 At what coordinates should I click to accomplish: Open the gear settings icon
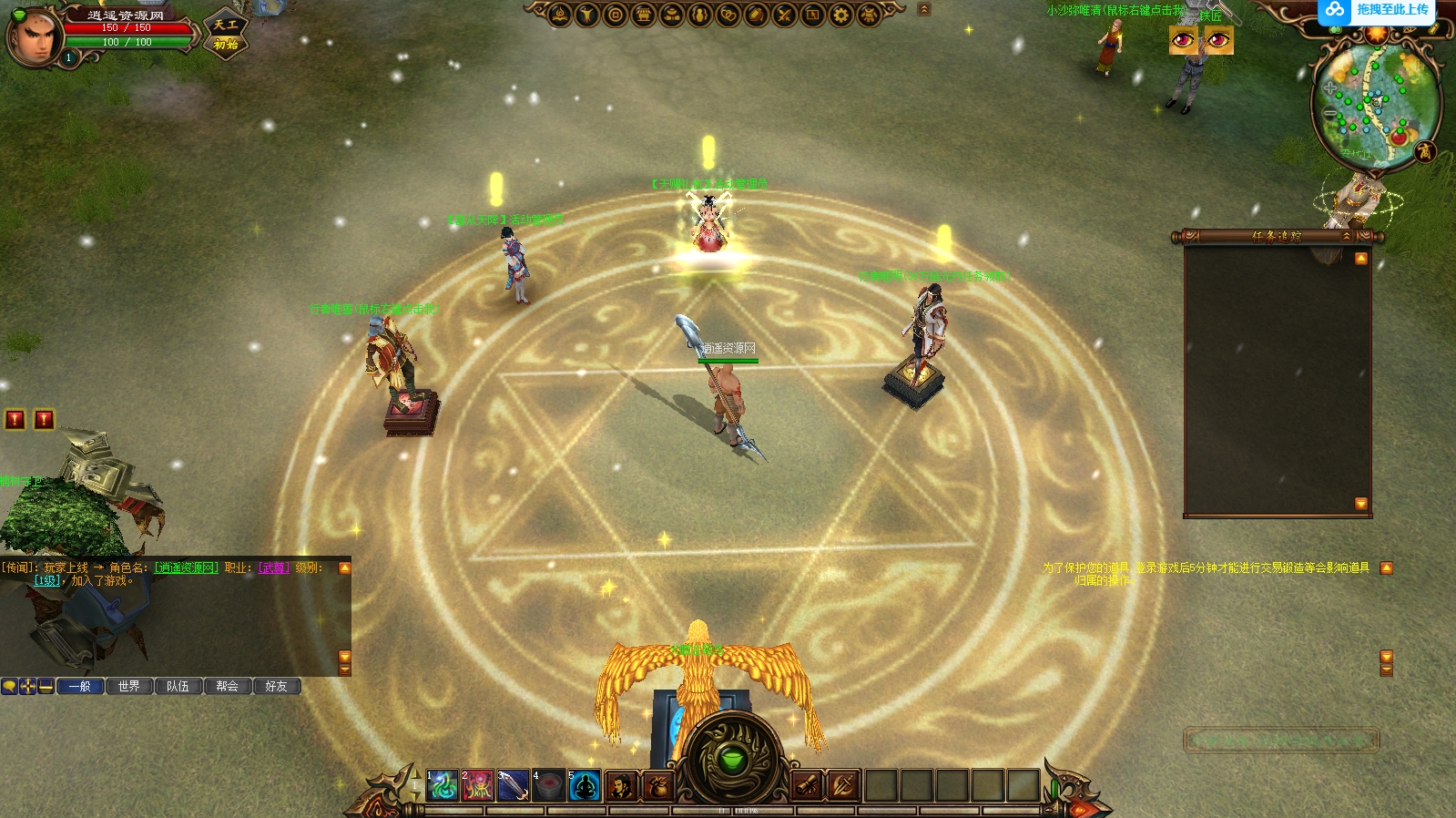tap(840, 15)
